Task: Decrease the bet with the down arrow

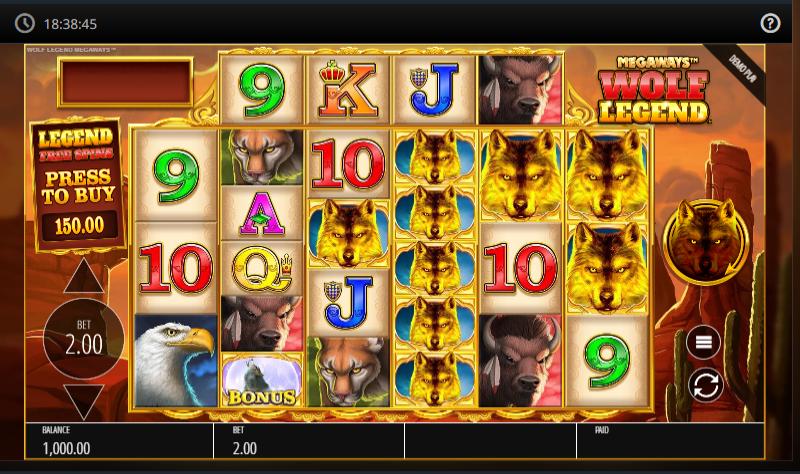Action: point(84,401)
